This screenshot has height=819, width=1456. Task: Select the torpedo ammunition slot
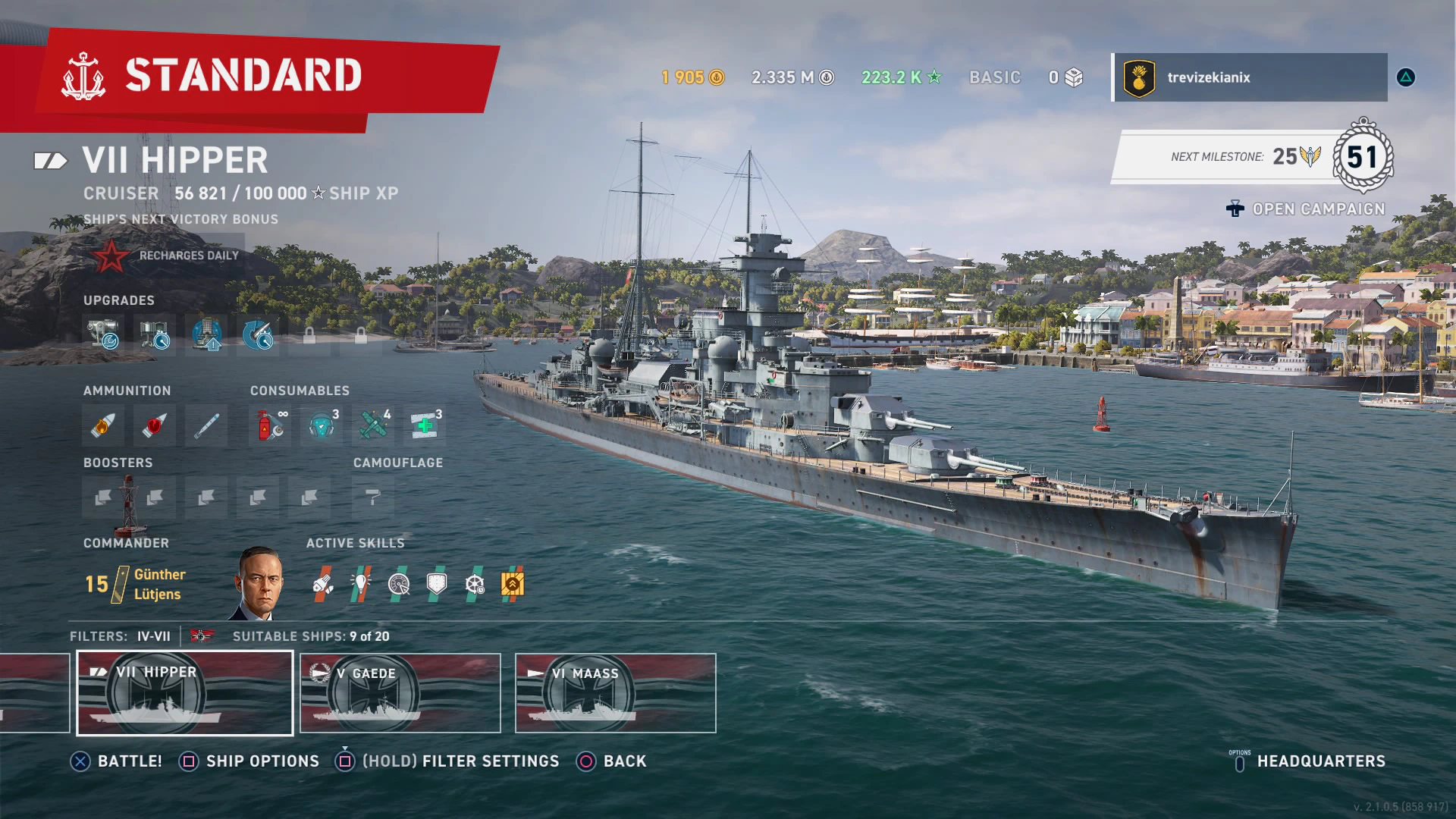(206, 425)
